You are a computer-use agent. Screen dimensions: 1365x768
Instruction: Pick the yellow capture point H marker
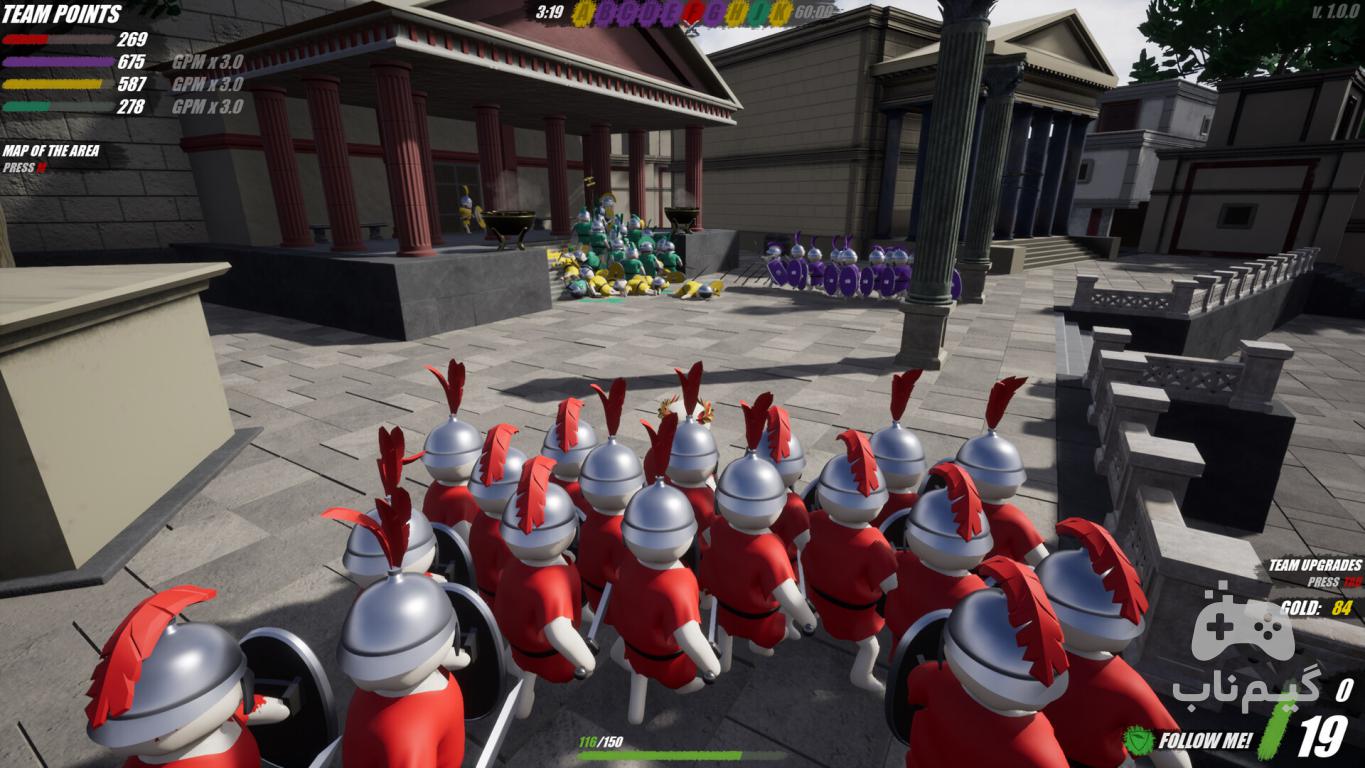pyautogui.click(x=737, y=13)
